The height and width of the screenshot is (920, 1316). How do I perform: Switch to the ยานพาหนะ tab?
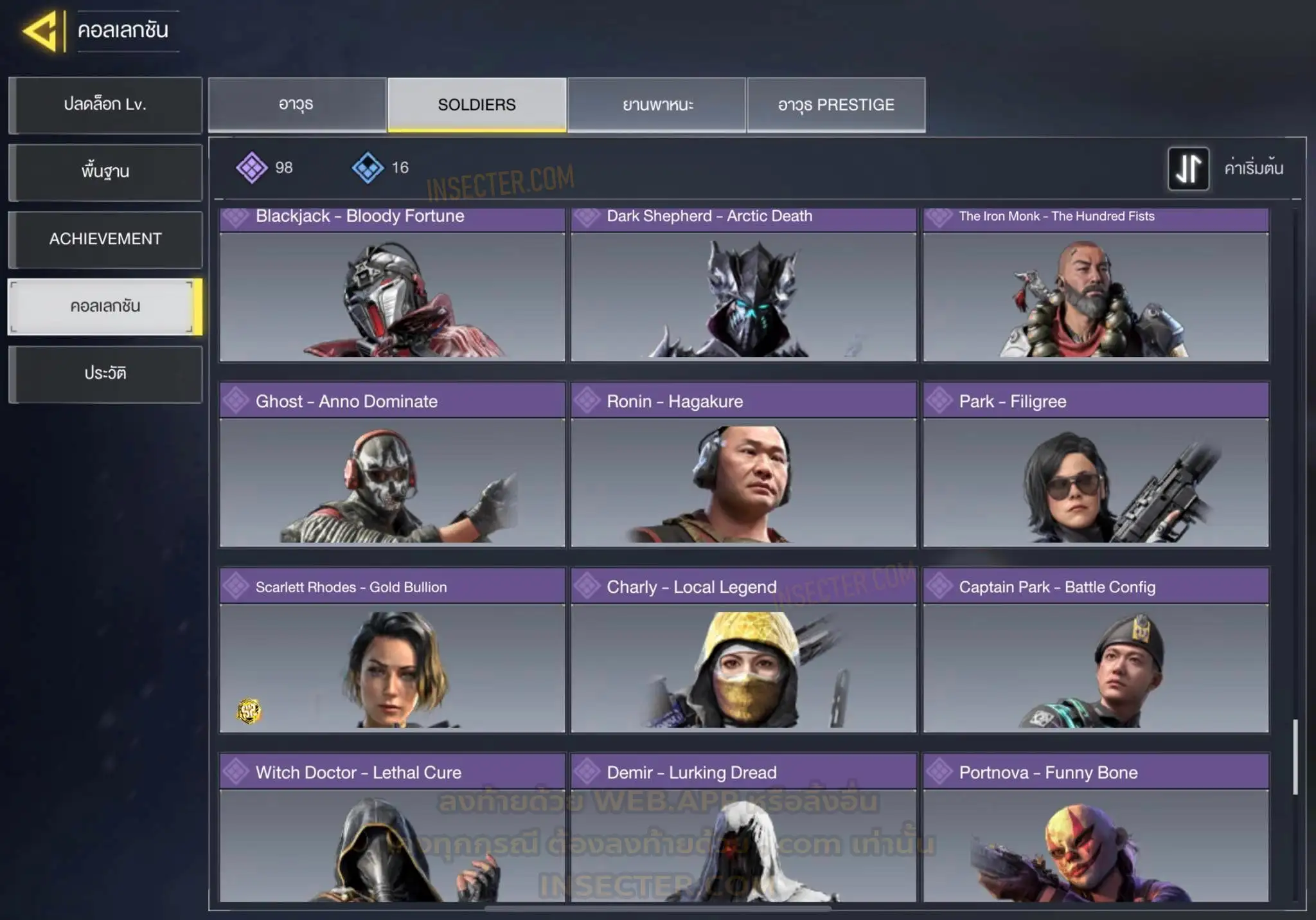pyautogui.click(x=657, y=105)
